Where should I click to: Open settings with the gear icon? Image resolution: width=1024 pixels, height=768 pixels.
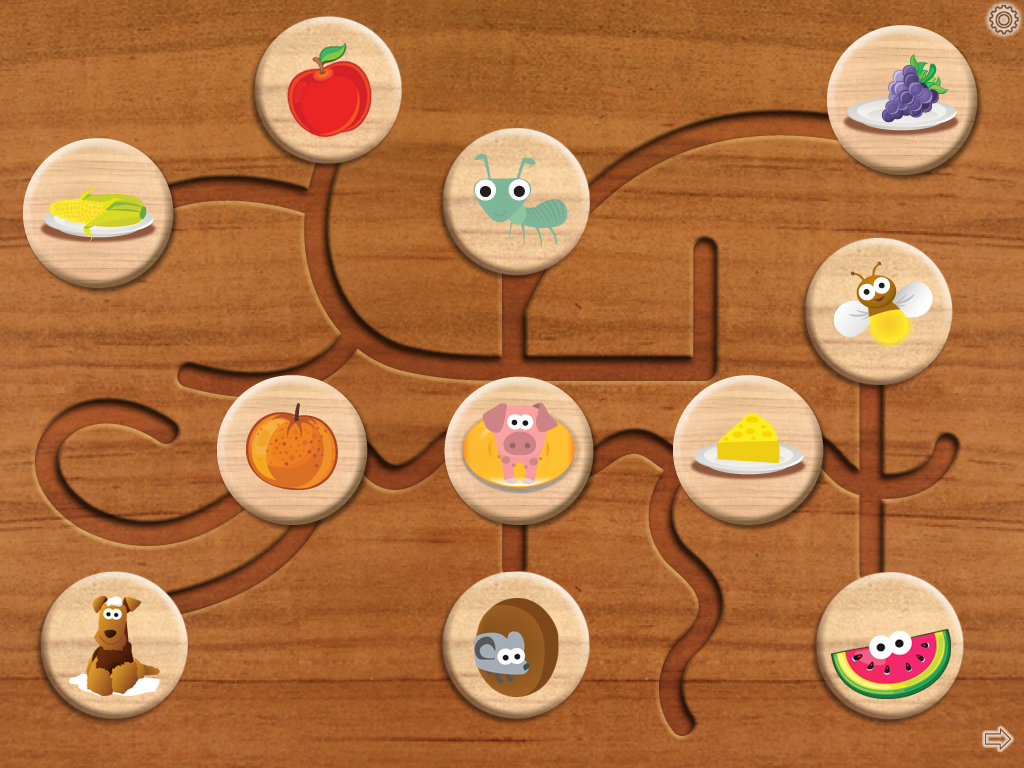tap(1003, 19)
